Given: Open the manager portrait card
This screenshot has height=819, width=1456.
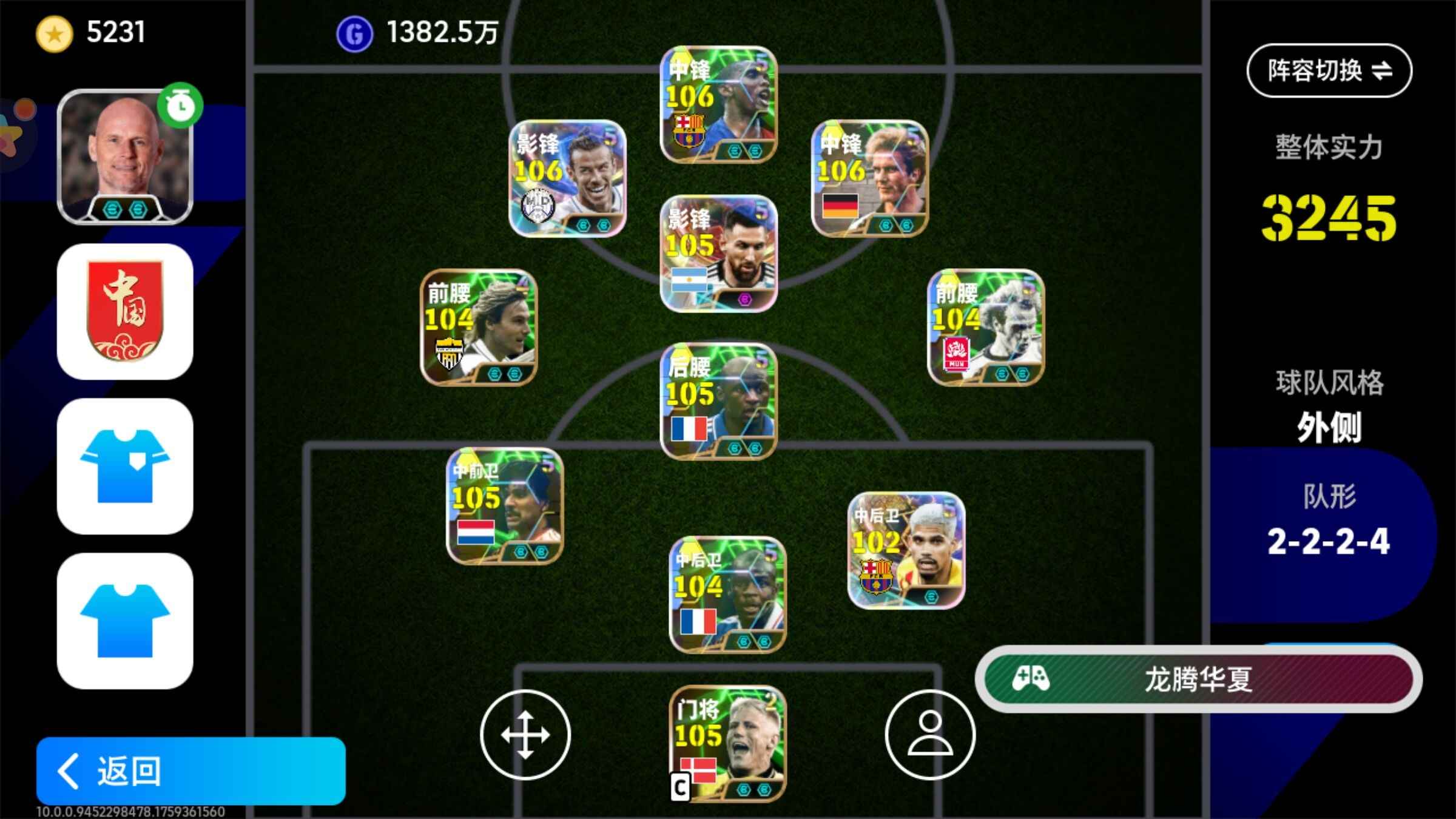Looking at the screenshot, I should [125, 157].
